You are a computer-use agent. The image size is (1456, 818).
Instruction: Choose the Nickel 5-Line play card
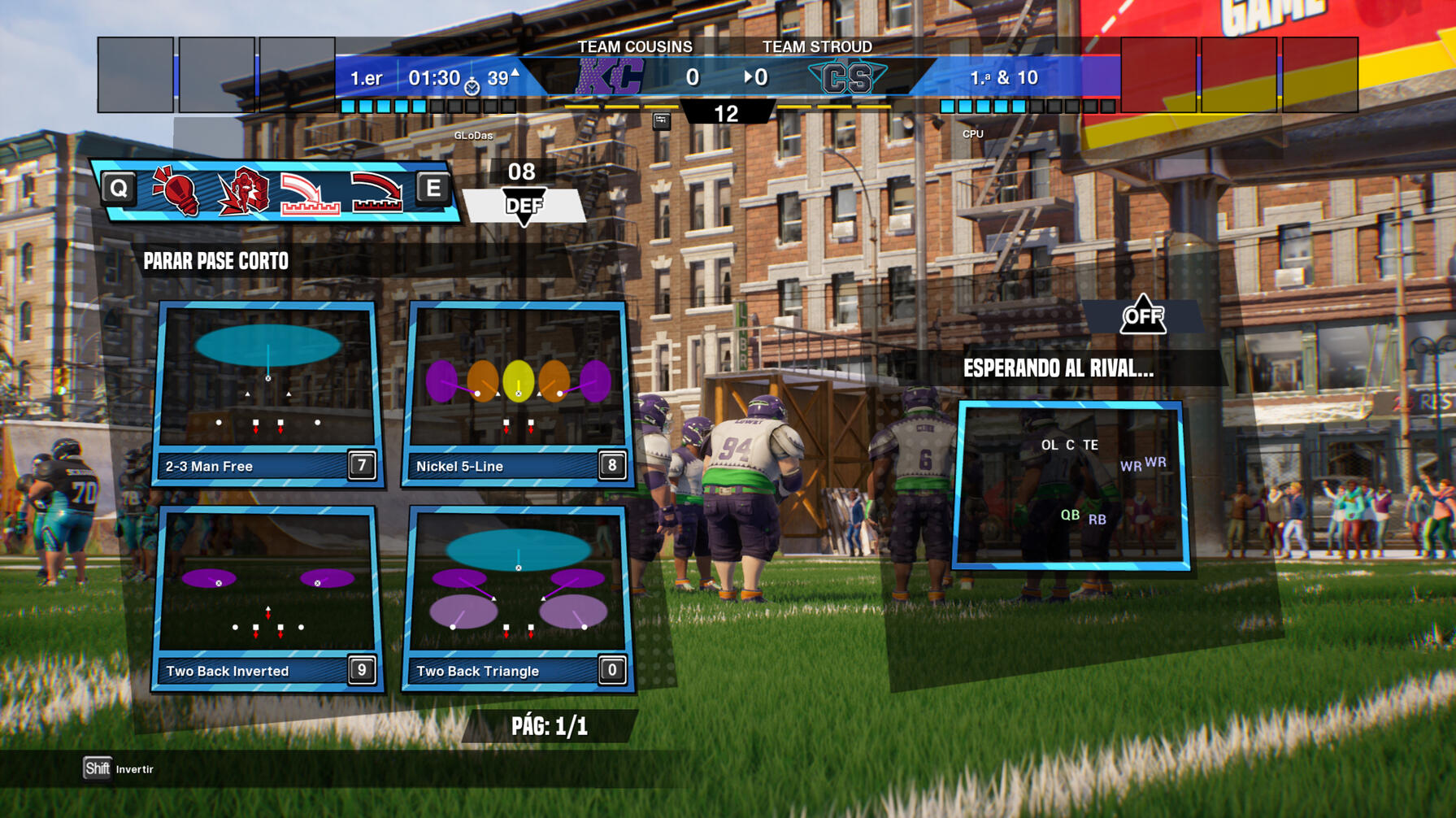pos(518,394)
